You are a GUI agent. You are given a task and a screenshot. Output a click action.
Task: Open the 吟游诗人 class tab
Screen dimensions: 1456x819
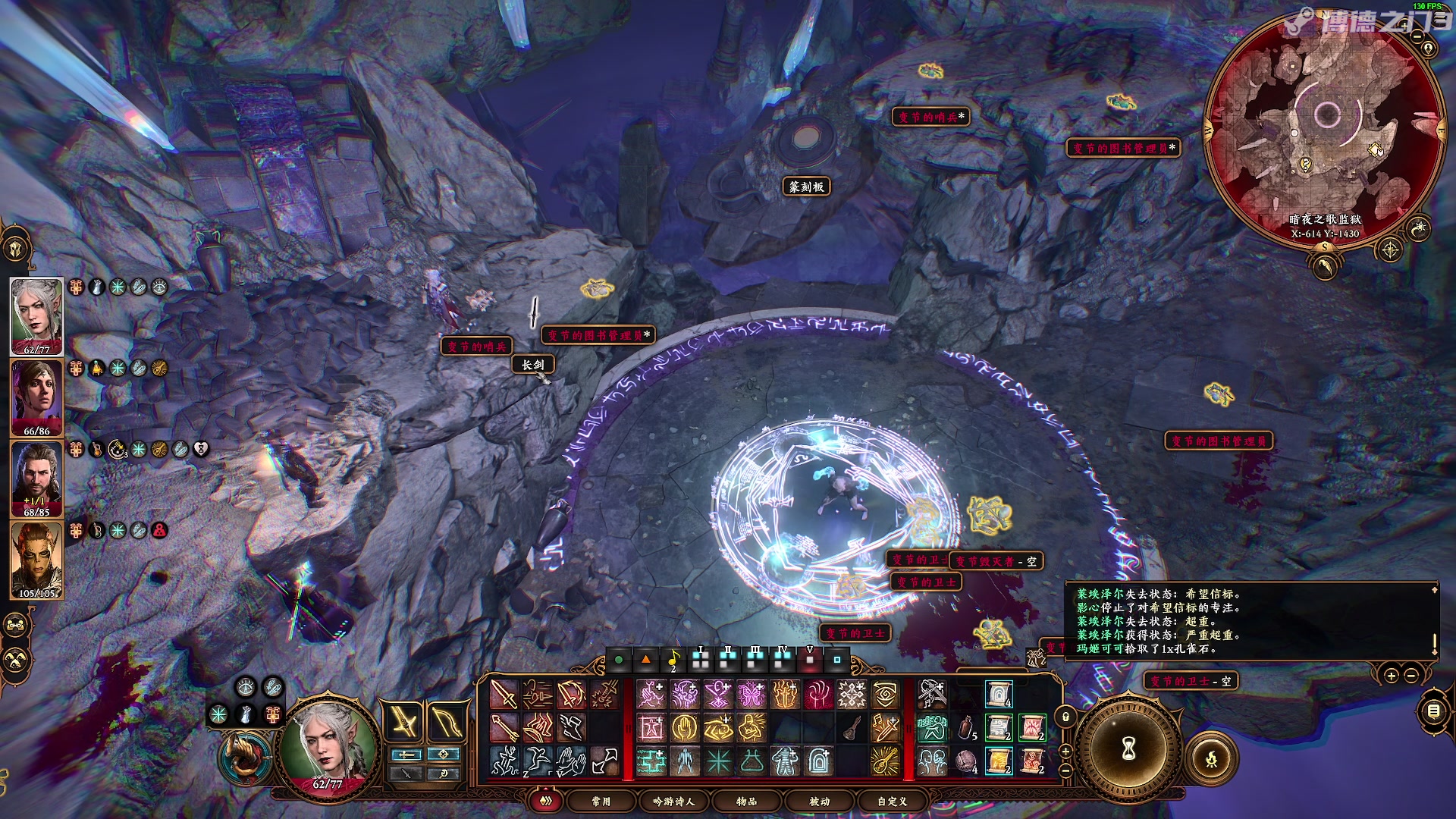[x=673, y=801]
